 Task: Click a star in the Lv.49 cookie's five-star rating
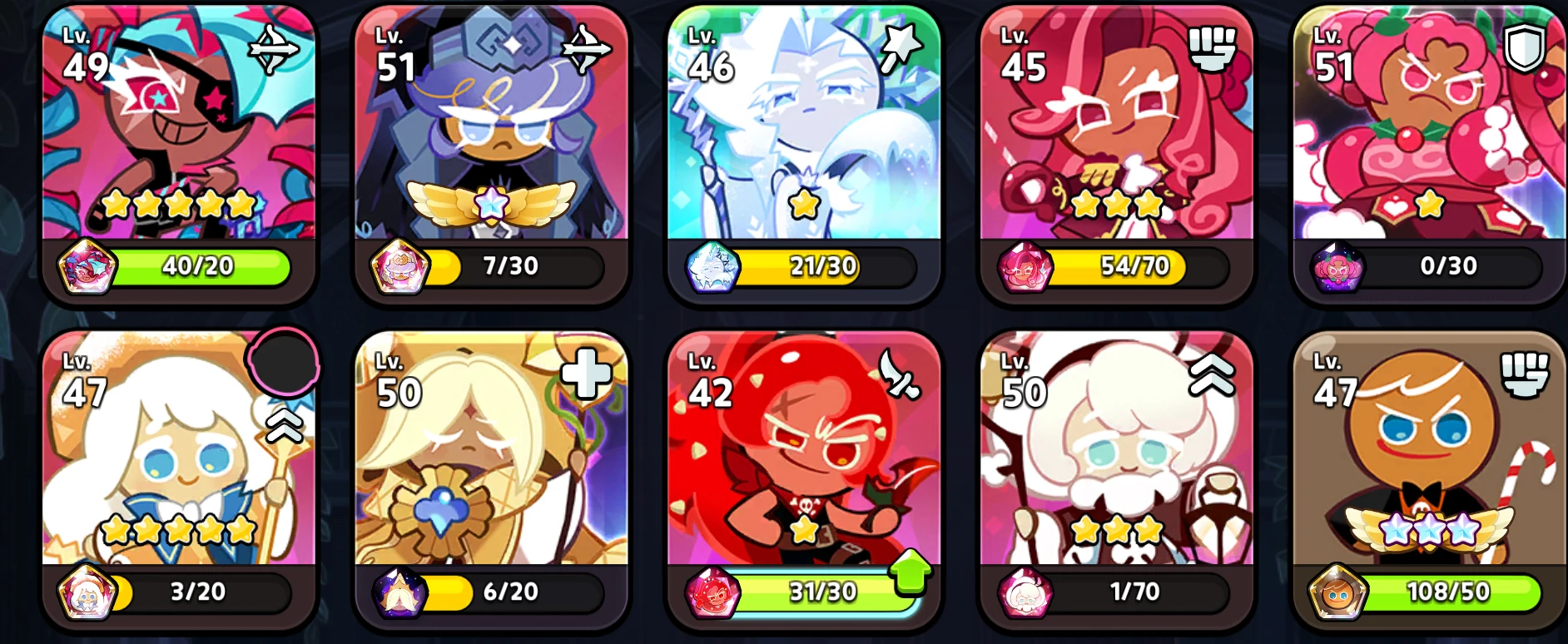176,203
